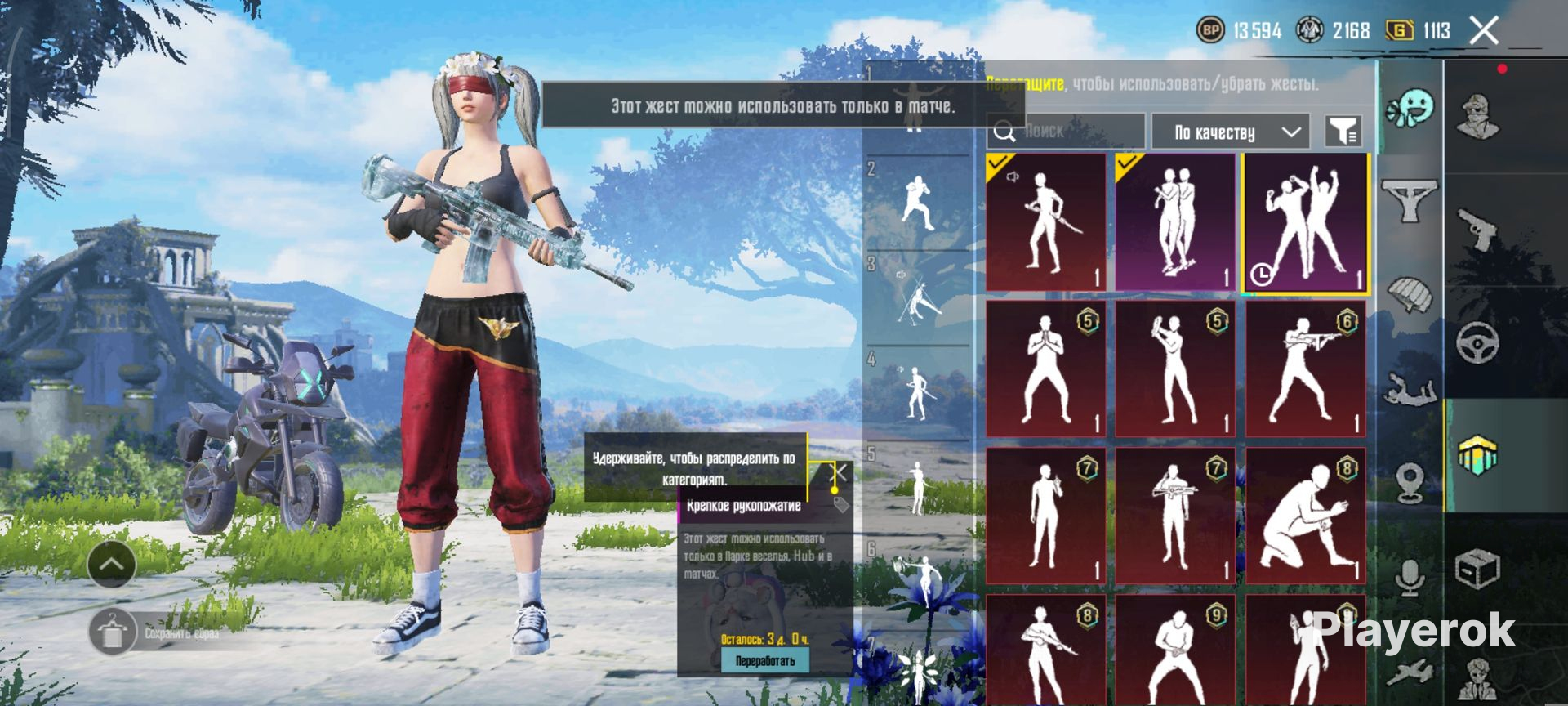Open the microphone voice category tab
The image size is (1568, 706).
[1410, 579]
